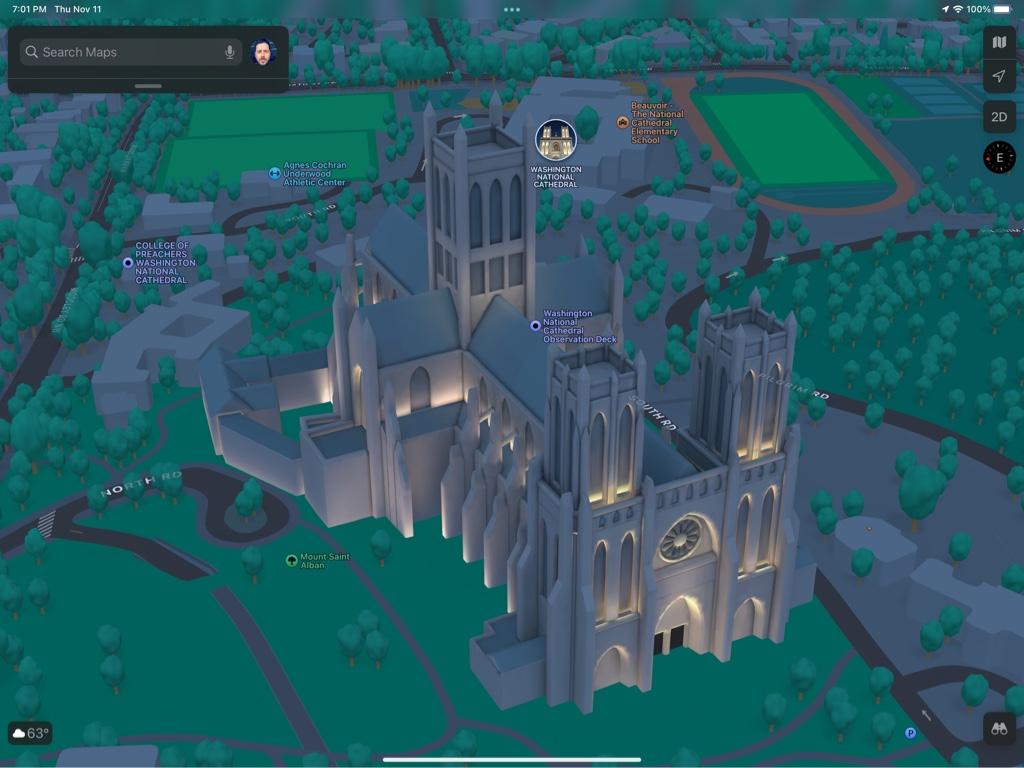The height and width of the screenshot is (768, 1024).
Task: Click the Search Maps field
Action: click(x=120, y=52)
